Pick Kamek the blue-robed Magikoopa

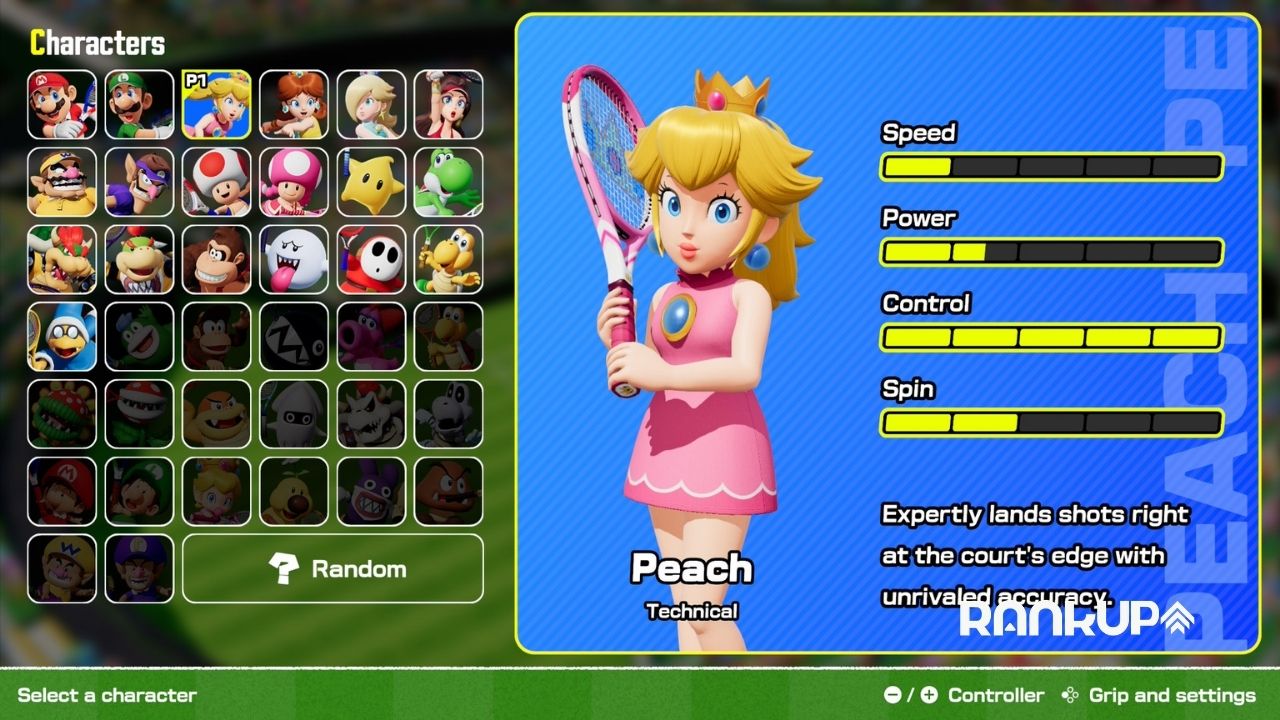tap(62, 337)
